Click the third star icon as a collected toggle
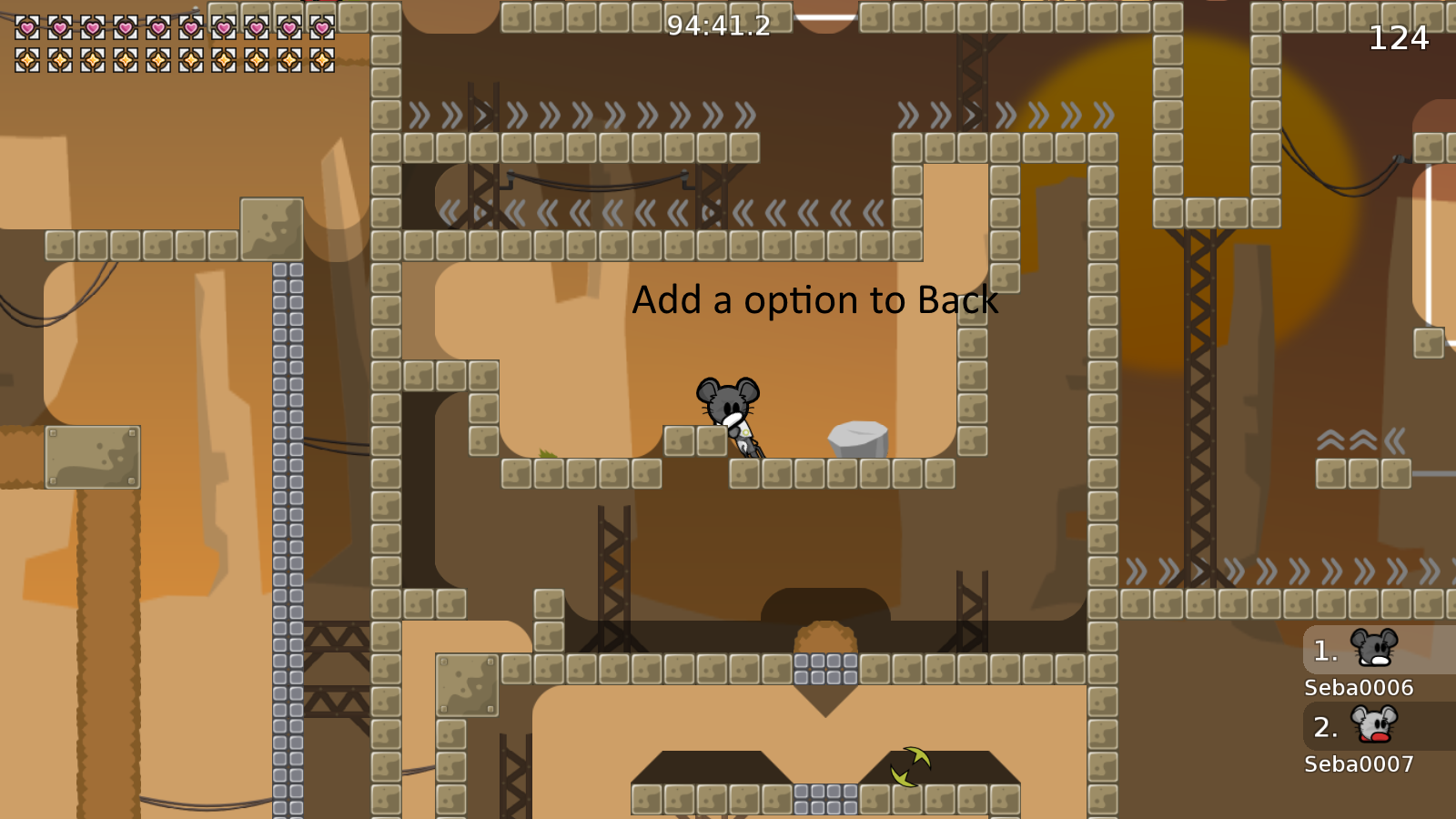Screen dimensions: 1456x819 [93, 61]
